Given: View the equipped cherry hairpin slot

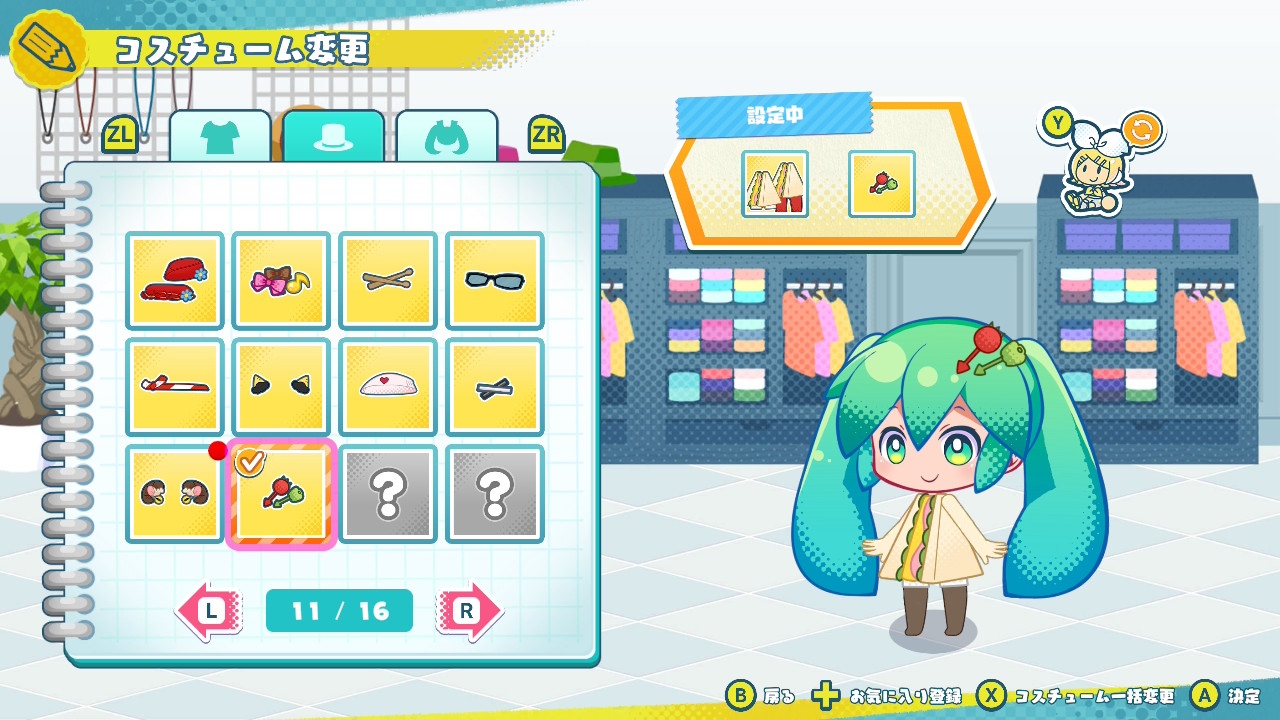Looking at the screenshot, I should pos(881,184).
